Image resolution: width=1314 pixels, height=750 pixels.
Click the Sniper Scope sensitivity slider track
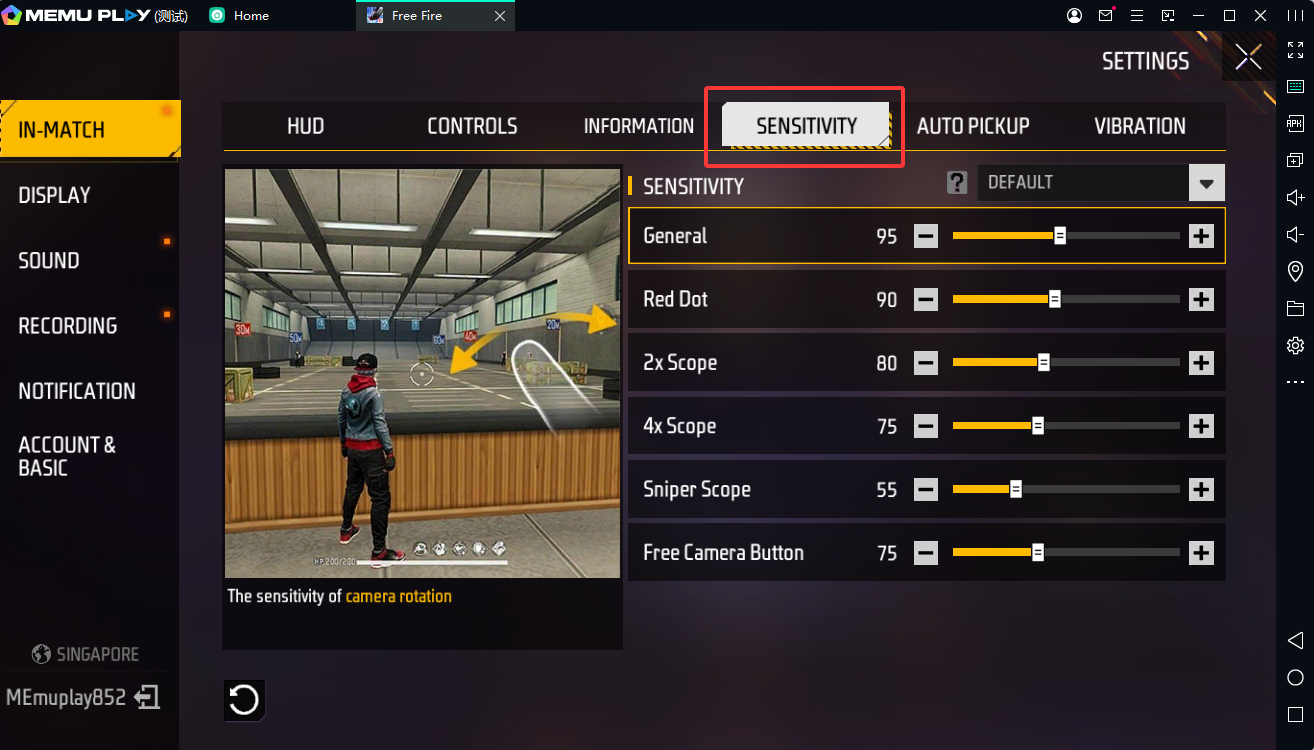[x=1066, y=490]
